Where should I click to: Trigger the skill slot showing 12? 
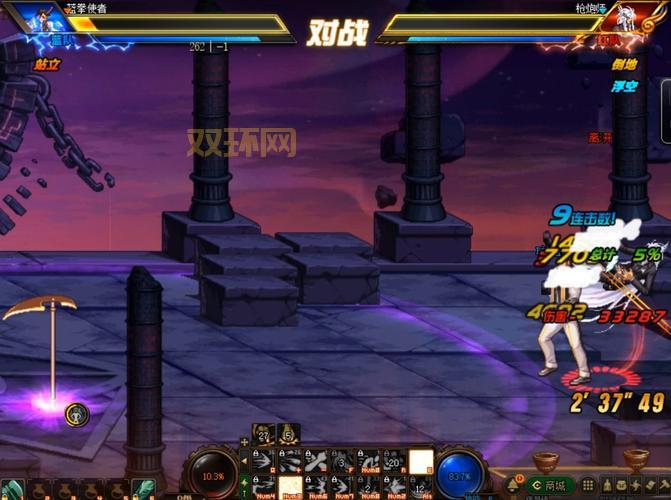[420, 487]
